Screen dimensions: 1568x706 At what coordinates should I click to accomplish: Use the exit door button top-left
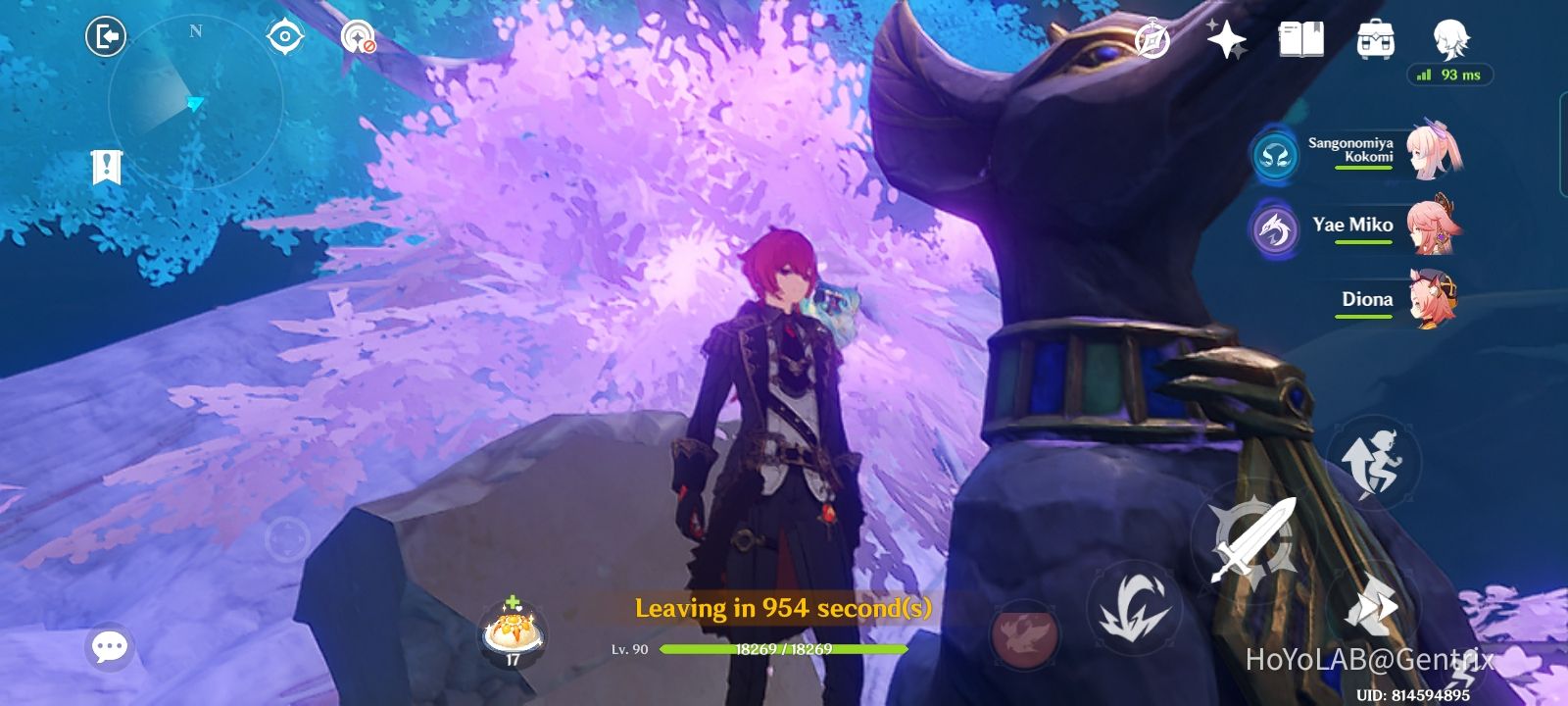[107, 35]
